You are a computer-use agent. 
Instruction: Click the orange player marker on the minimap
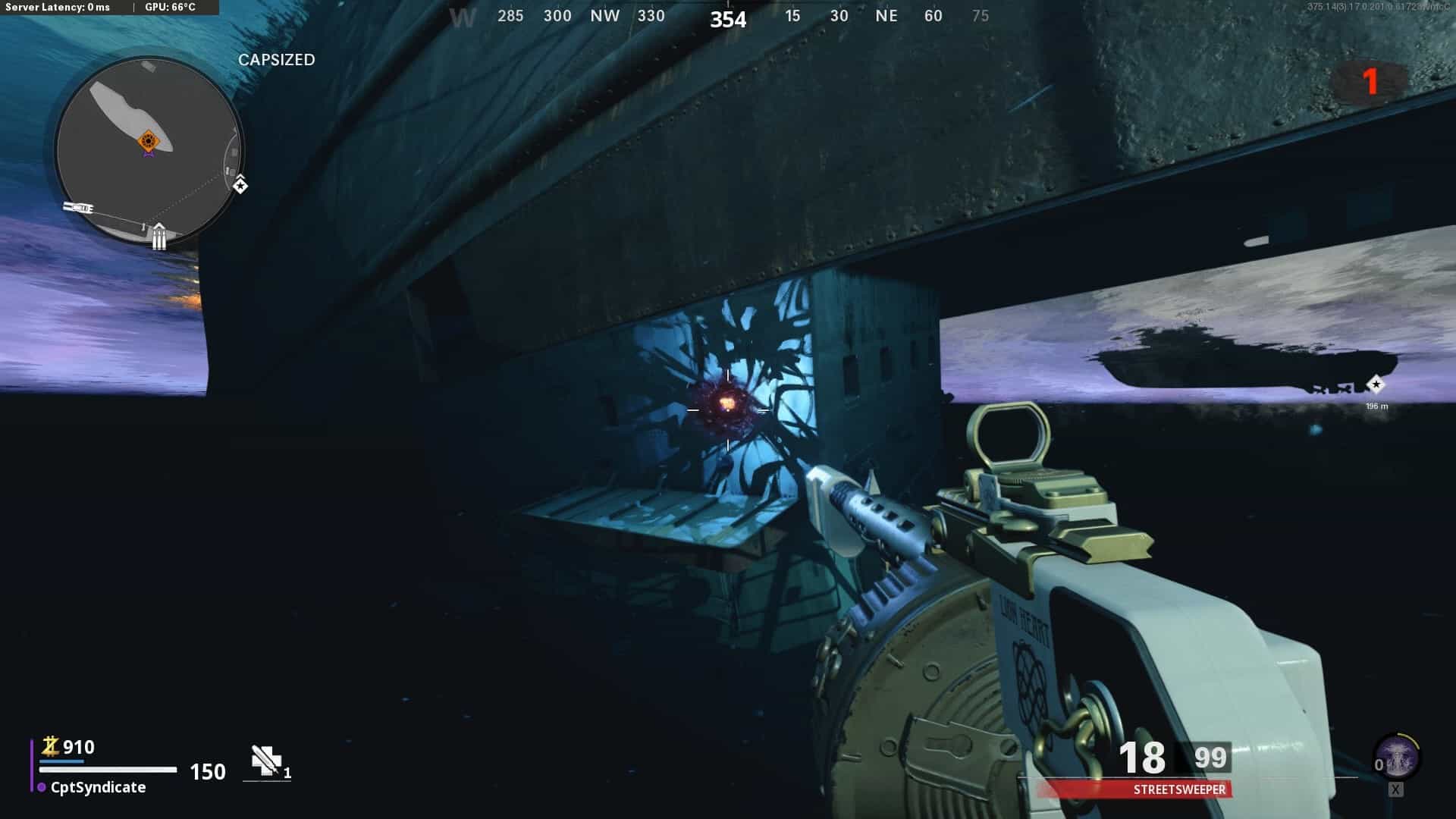coord(148,141)
